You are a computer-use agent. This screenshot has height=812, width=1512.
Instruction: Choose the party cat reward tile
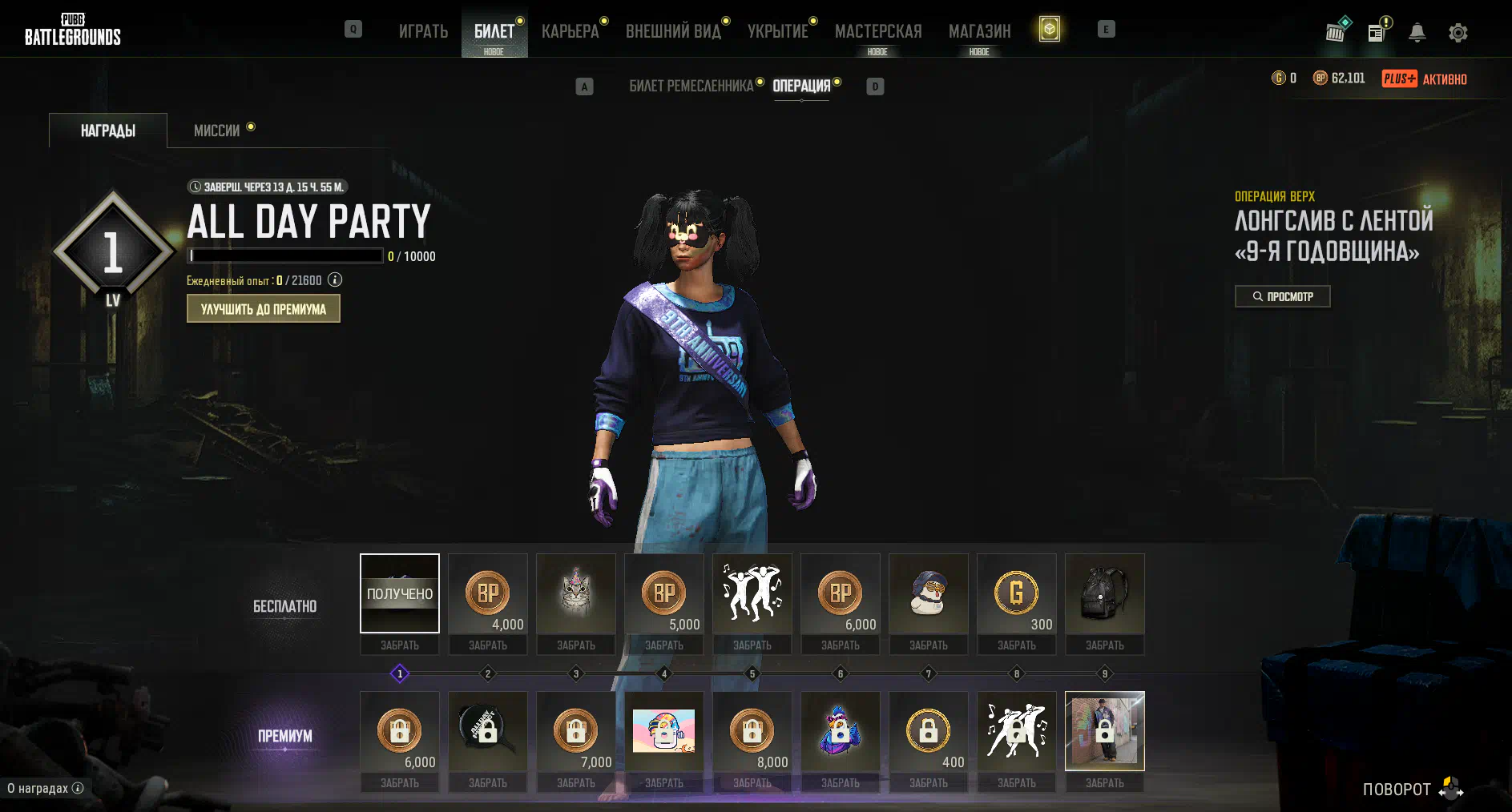pyautogui.click(x=576, y=593)
